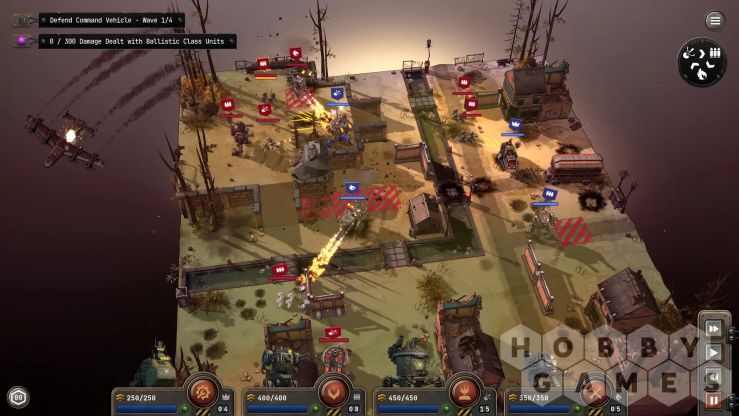
Task: Select the 250/250 health unit card
Action: tap(150, 398)
